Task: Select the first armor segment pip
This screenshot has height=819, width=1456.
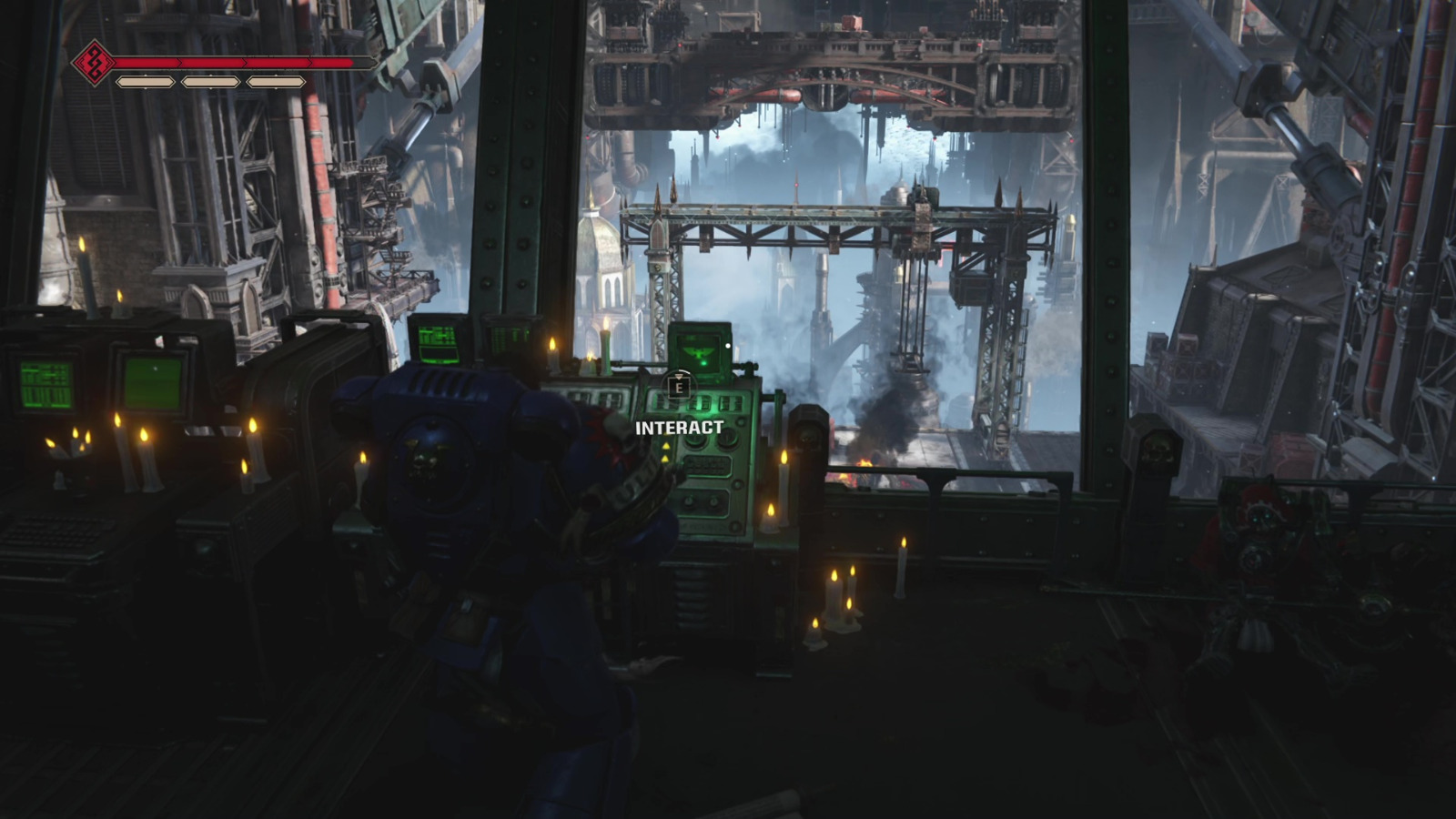Action: pos(145,81)
